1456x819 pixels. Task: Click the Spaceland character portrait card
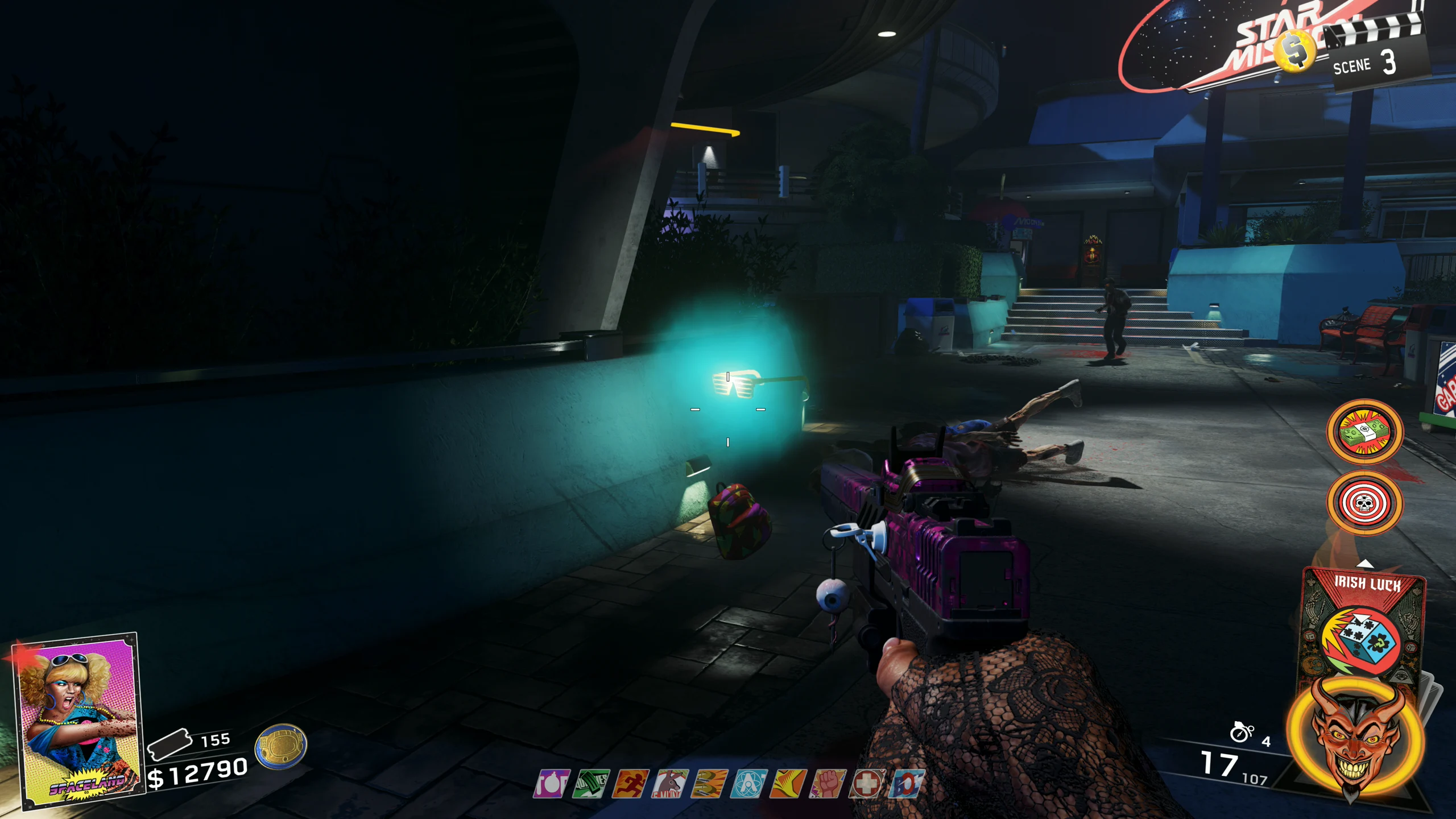(x=78, y=720)
